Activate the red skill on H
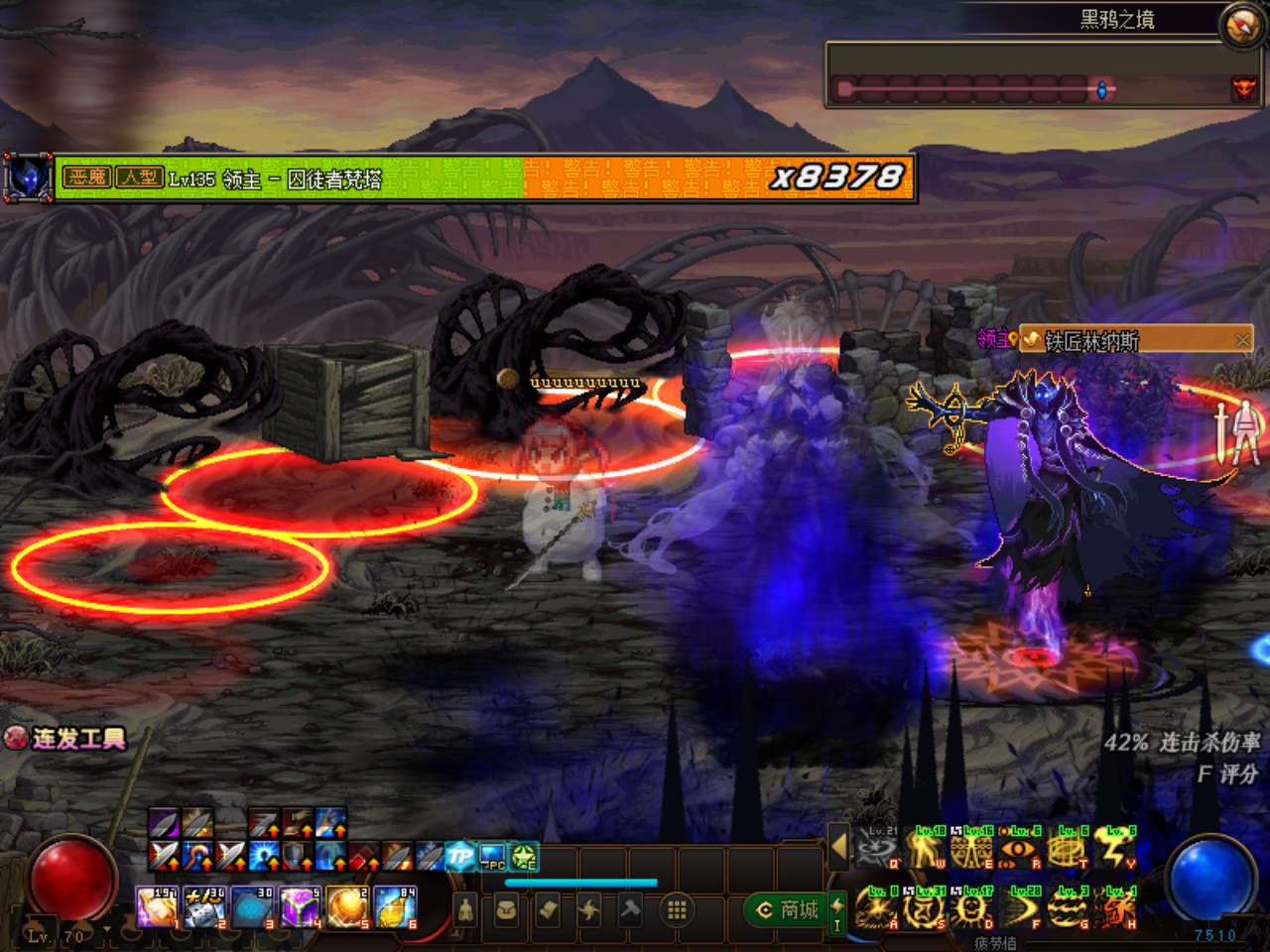 click(1115, 908)
